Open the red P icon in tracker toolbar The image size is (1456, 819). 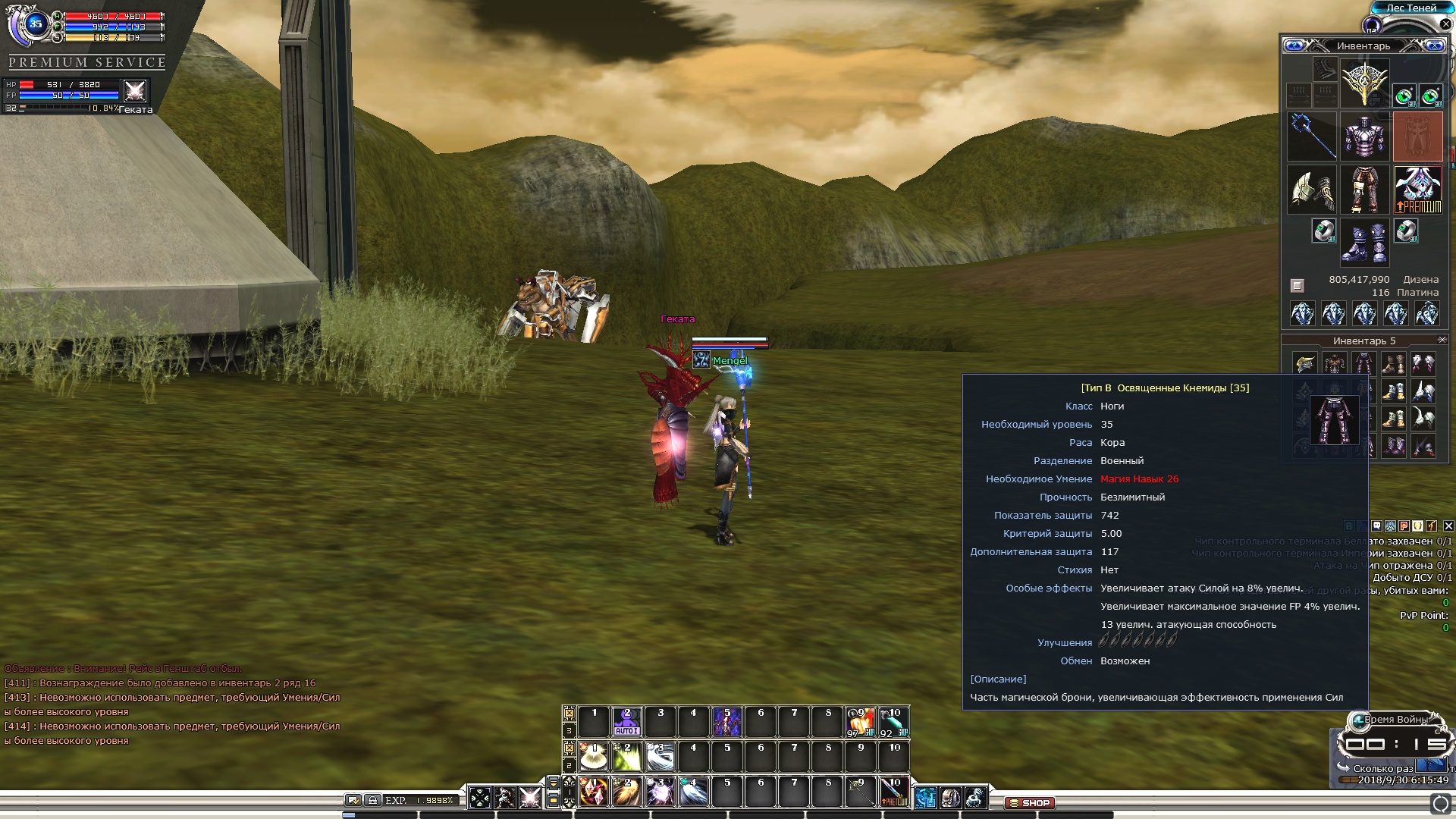click(1404, 526)
